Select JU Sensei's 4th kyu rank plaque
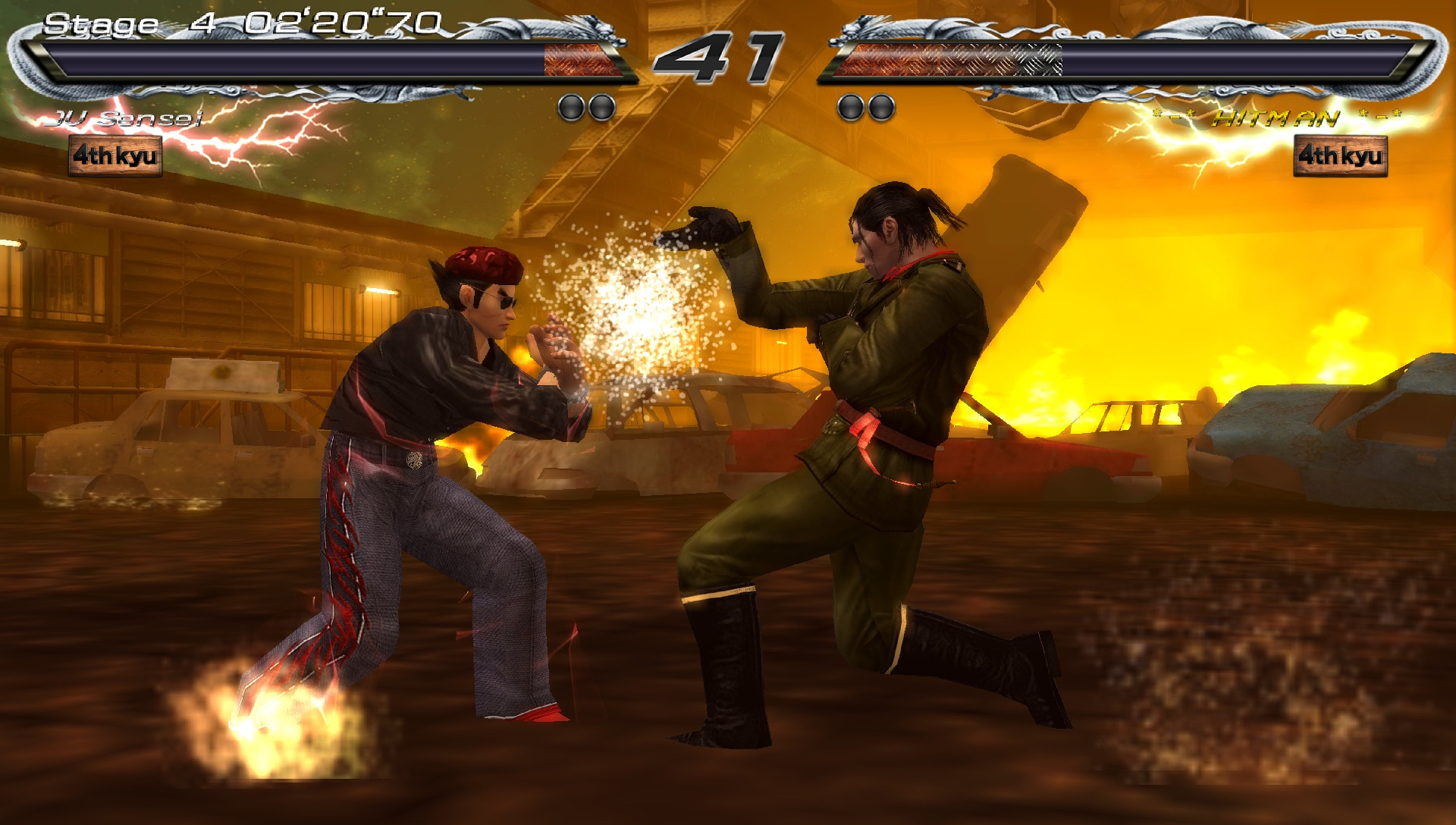This screenshot has height=825, width=1456. pyautogui.click(x=115, y=155)
